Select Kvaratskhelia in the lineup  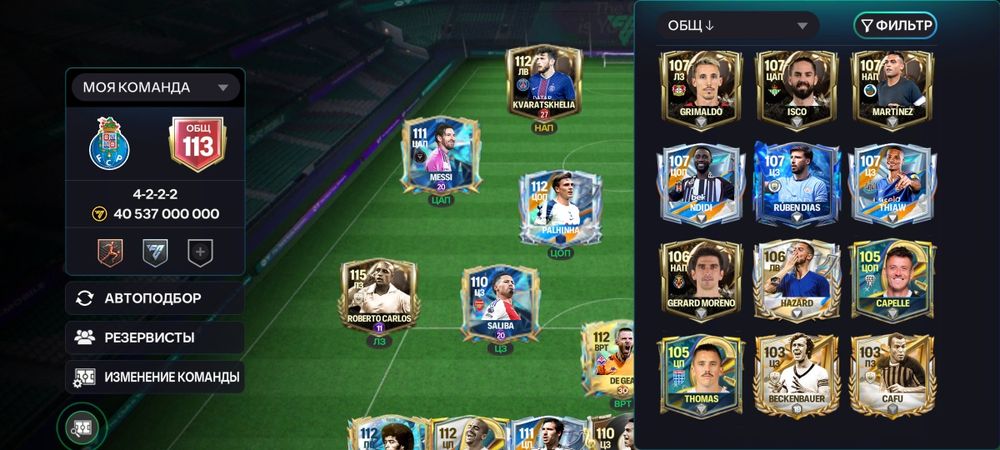pyautogui.click(x=544, y=85)
